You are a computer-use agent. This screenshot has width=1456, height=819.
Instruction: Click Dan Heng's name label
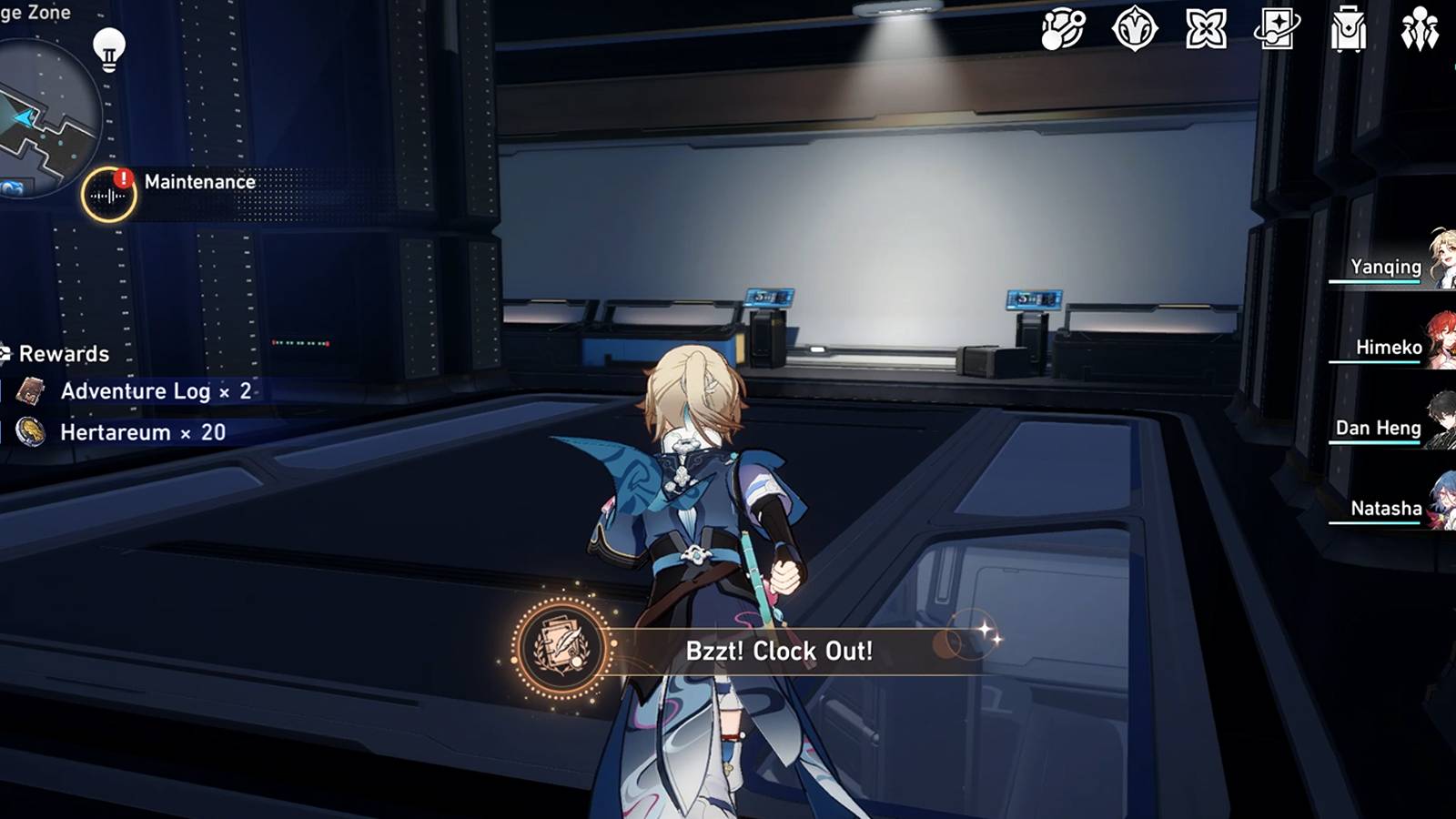(1380, 427)
